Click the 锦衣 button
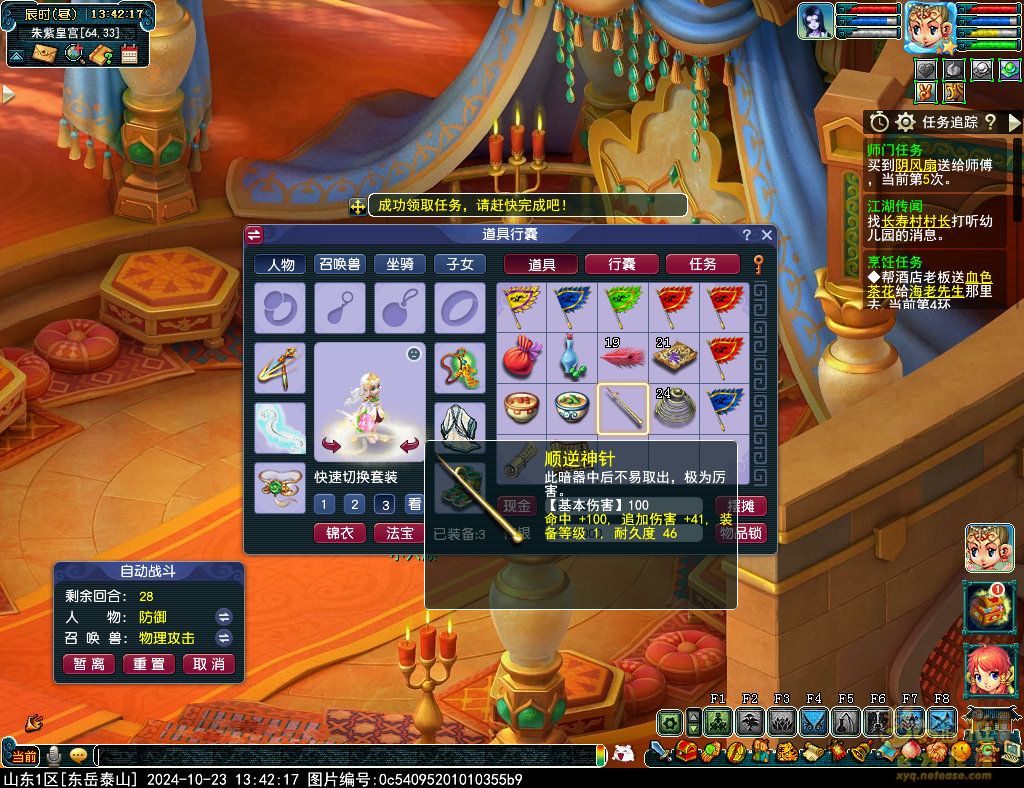Image resolution: width=1024 pixels, height=788 pixels. [x=339, y=533]
